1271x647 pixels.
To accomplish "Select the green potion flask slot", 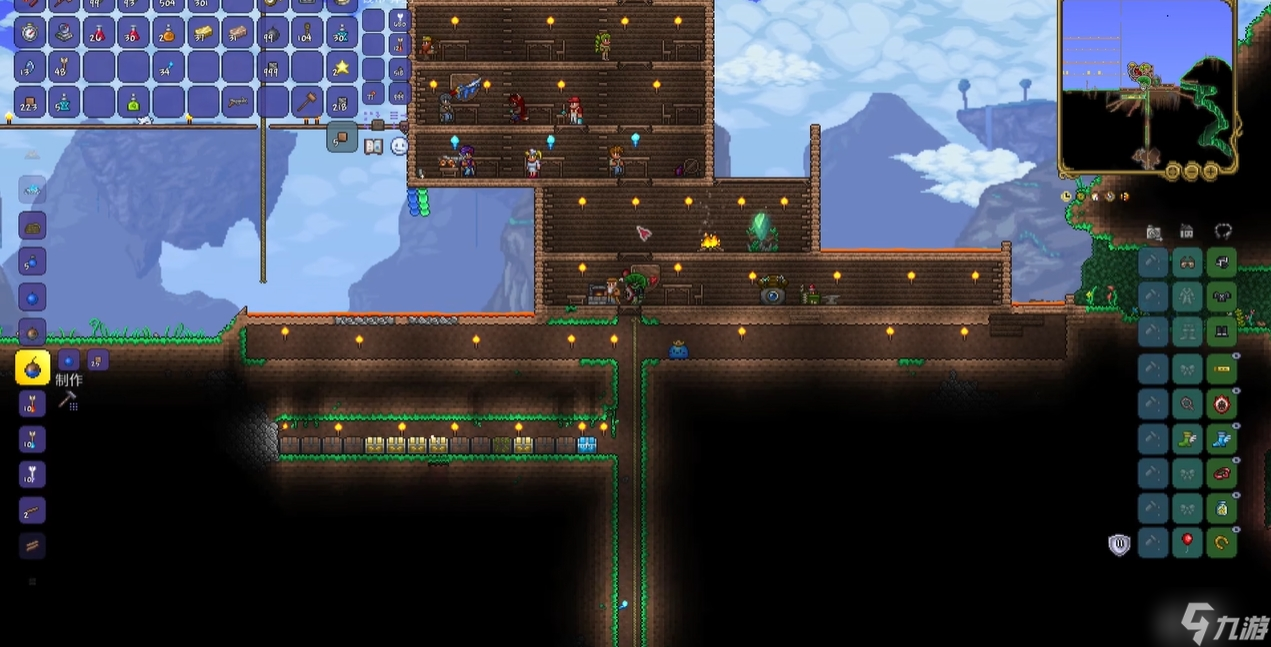I will (x=133, y=101).
